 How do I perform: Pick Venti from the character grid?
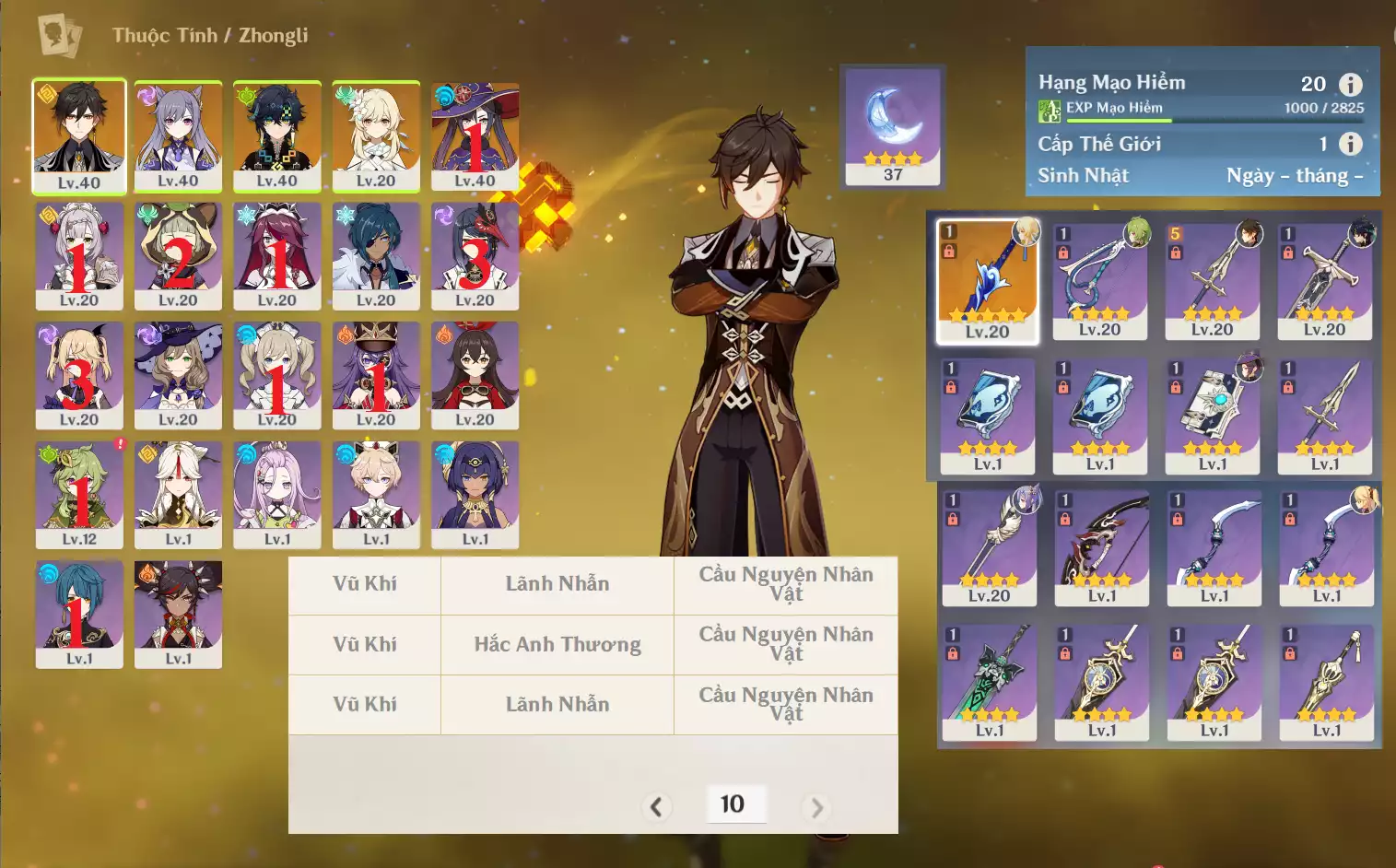276,135
